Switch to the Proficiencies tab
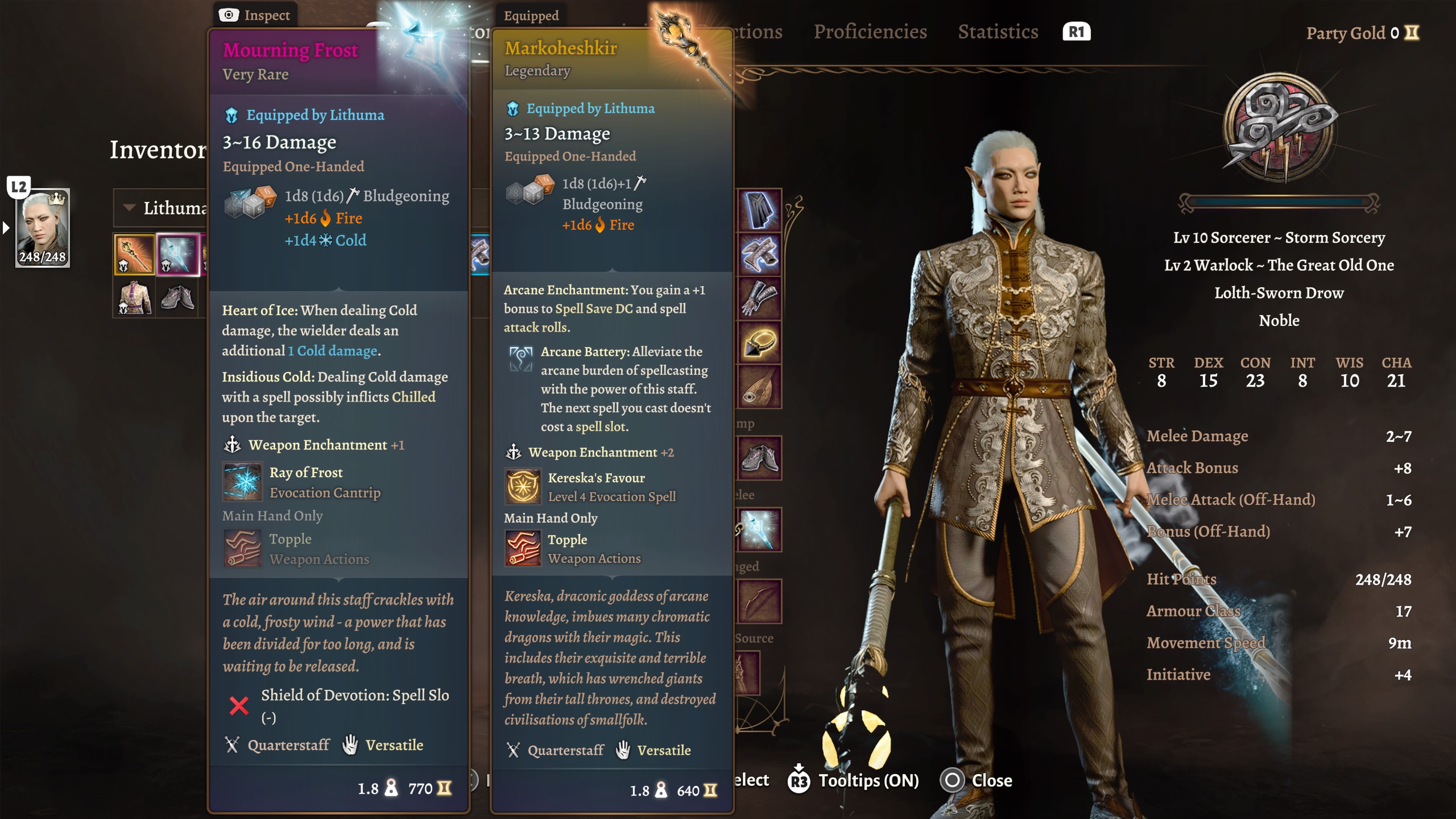1456x819 pixels. pos(870,31)
